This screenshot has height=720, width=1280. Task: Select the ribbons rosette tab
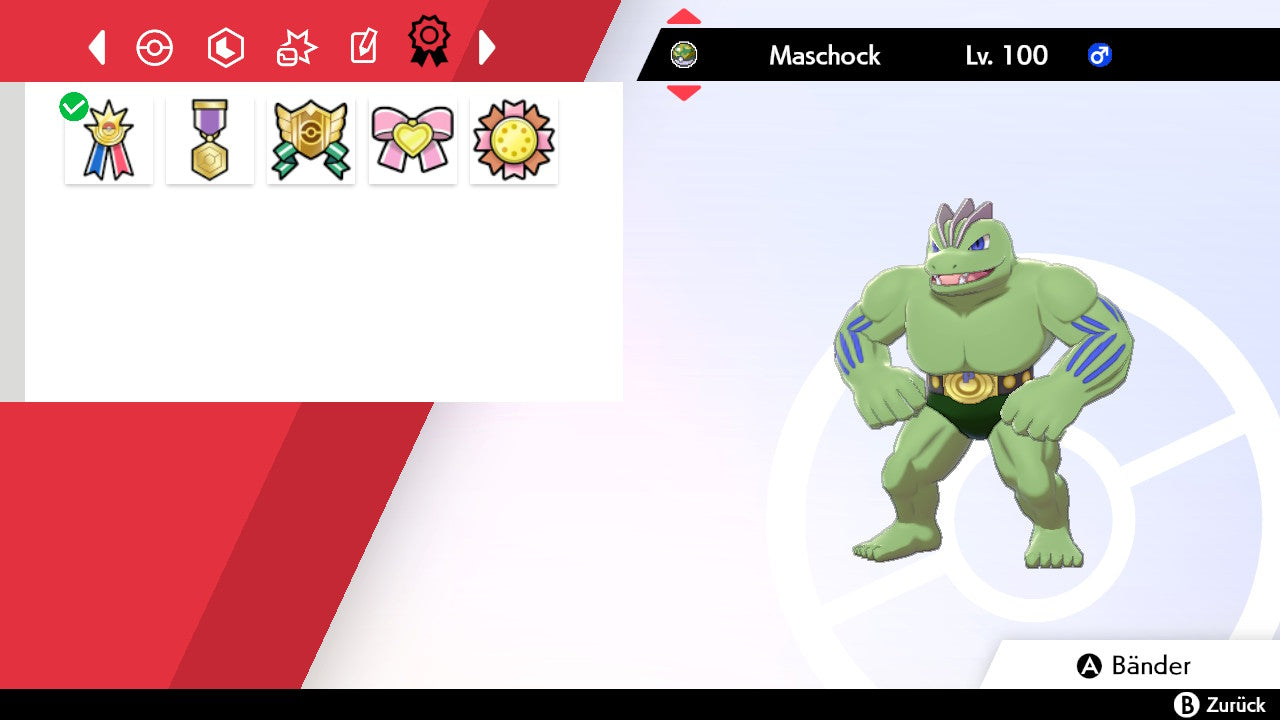(429, 42)
